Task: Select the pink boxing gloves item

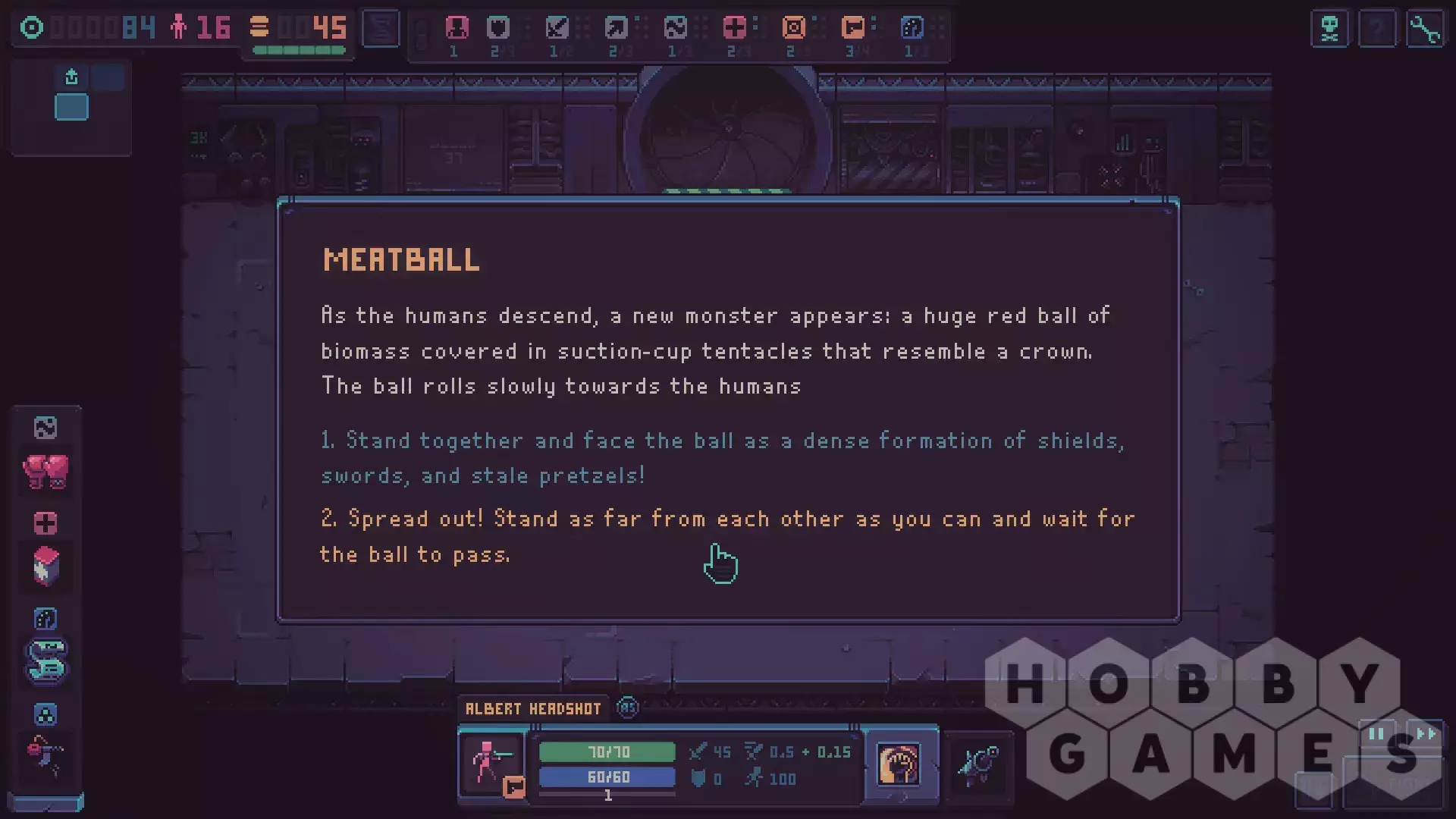Action: (45, 472)
